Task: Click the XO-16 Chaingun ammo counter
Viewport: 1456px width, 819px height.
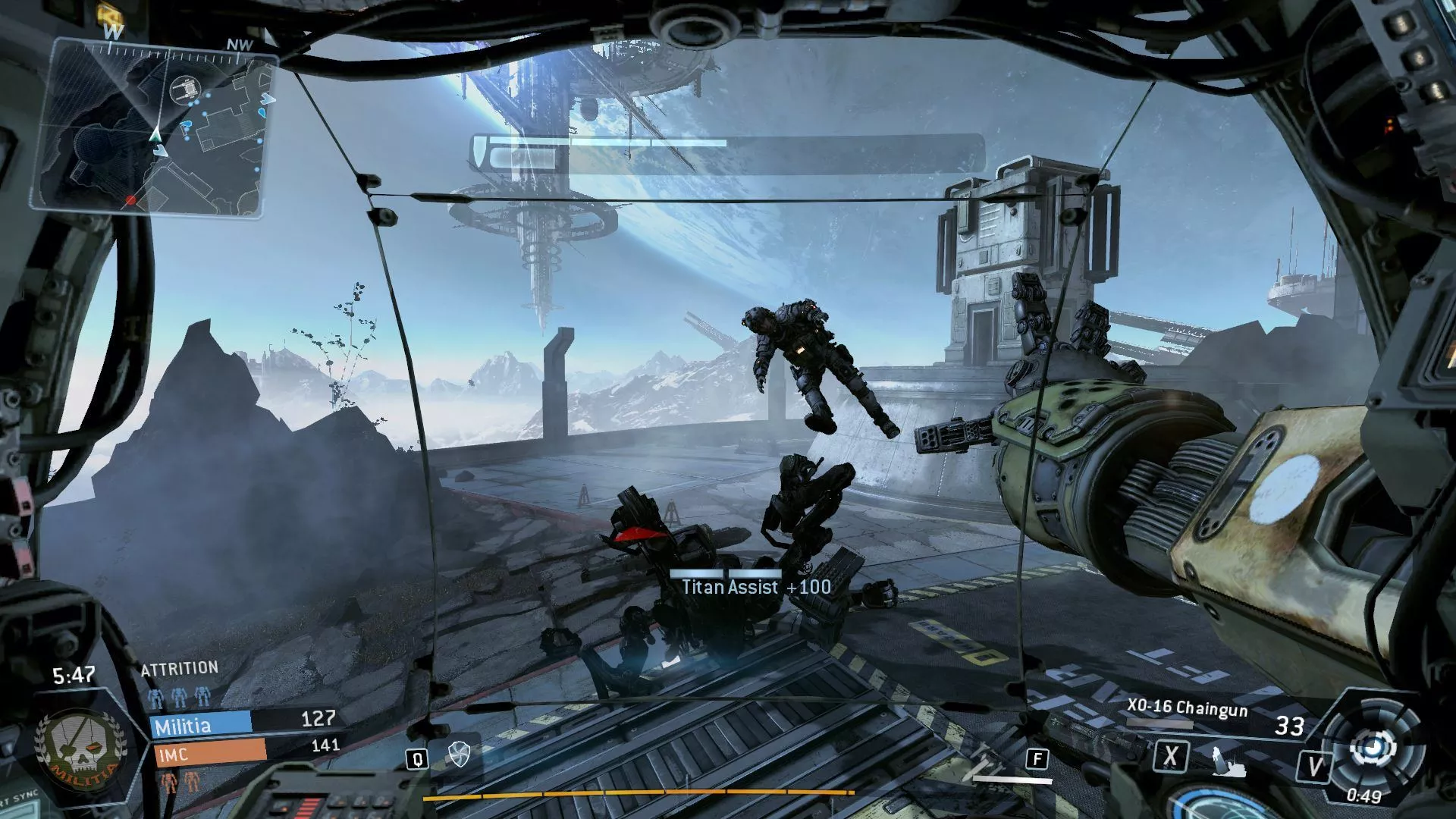Action: (1289, 725)
